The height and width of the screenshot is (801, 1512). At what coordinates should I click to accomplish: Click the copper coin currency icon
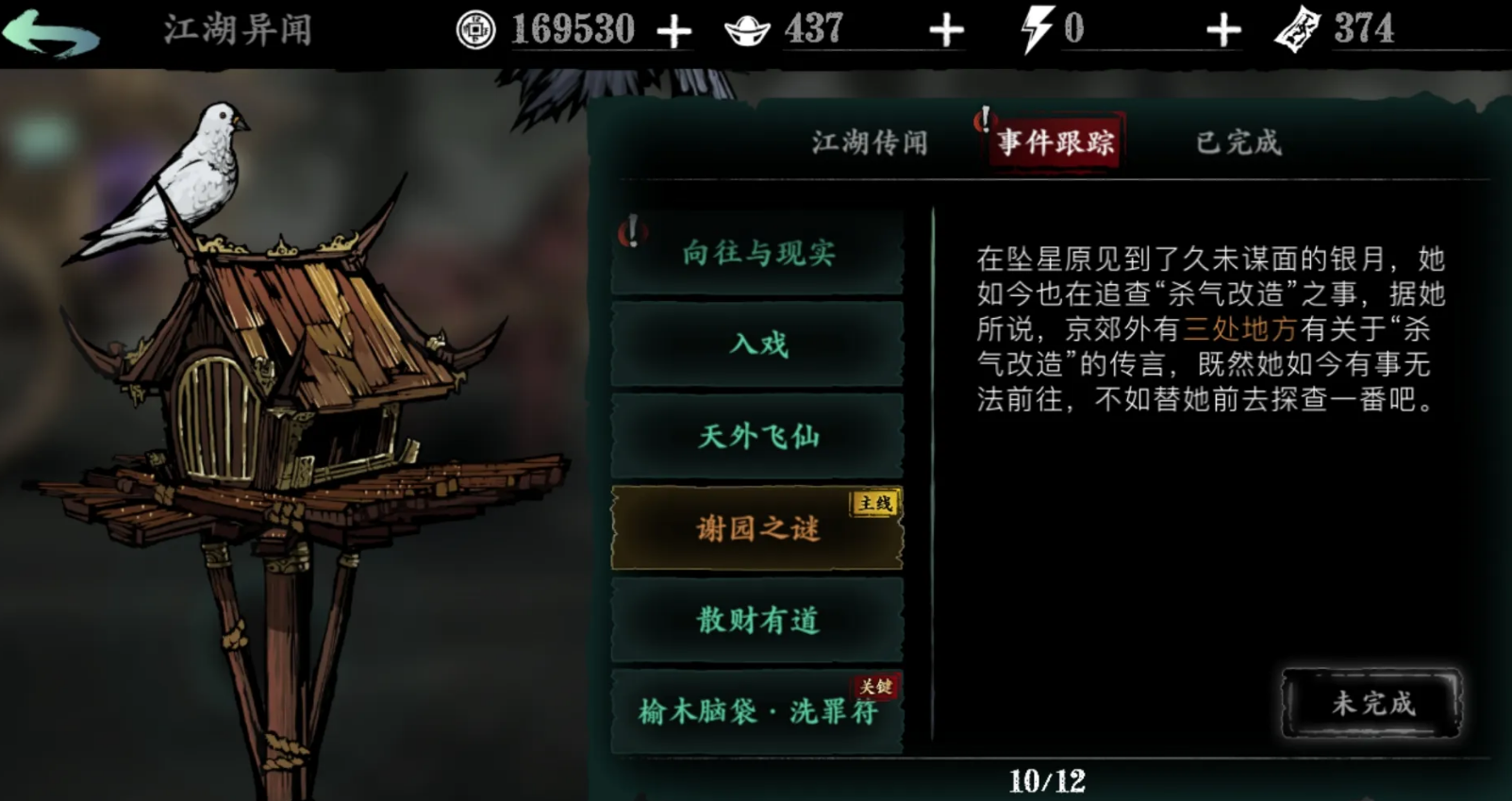(475, 27)
